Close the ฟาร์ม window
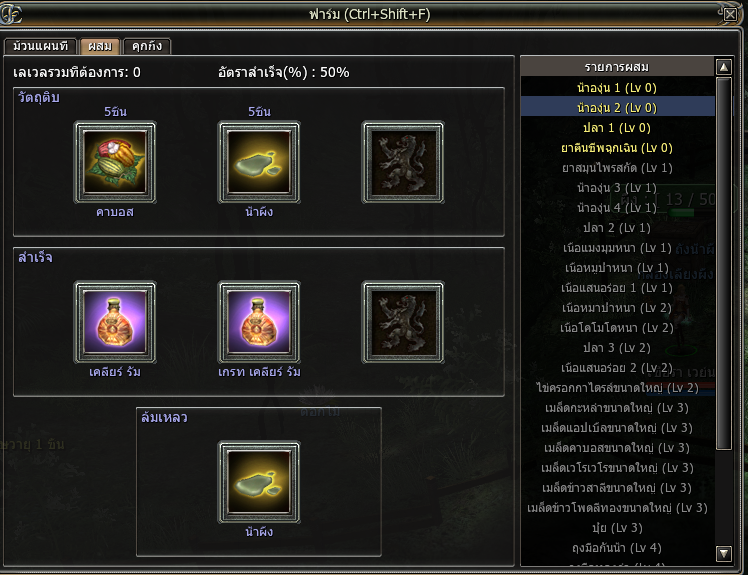Image resolution: width=748 pixels, height=575 pixels. pyautogui.click(x=730, y=14)
